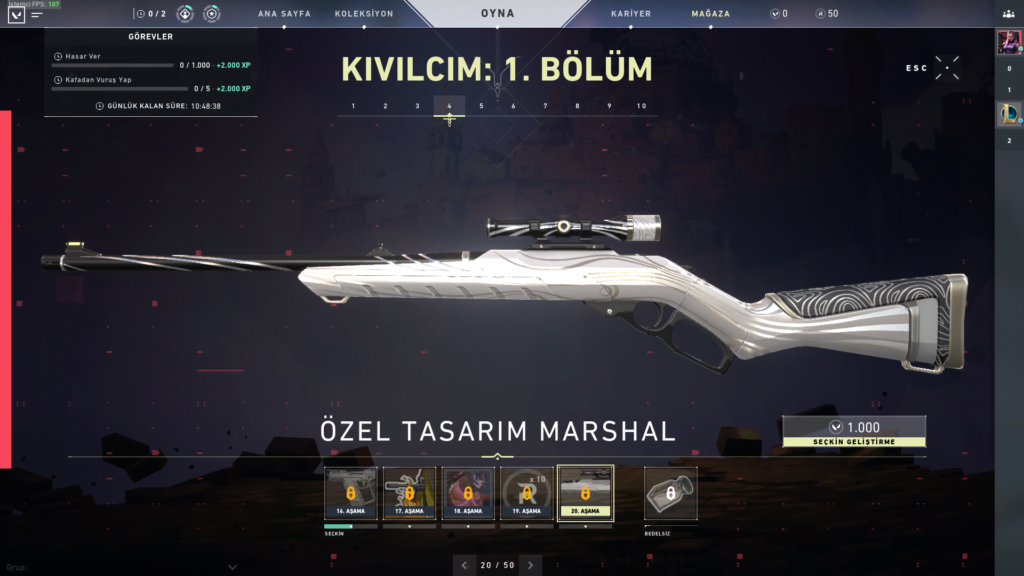1024x576 pixels.
Task: Click the Valorant logo menu icon
Action: tap(15, 15)
